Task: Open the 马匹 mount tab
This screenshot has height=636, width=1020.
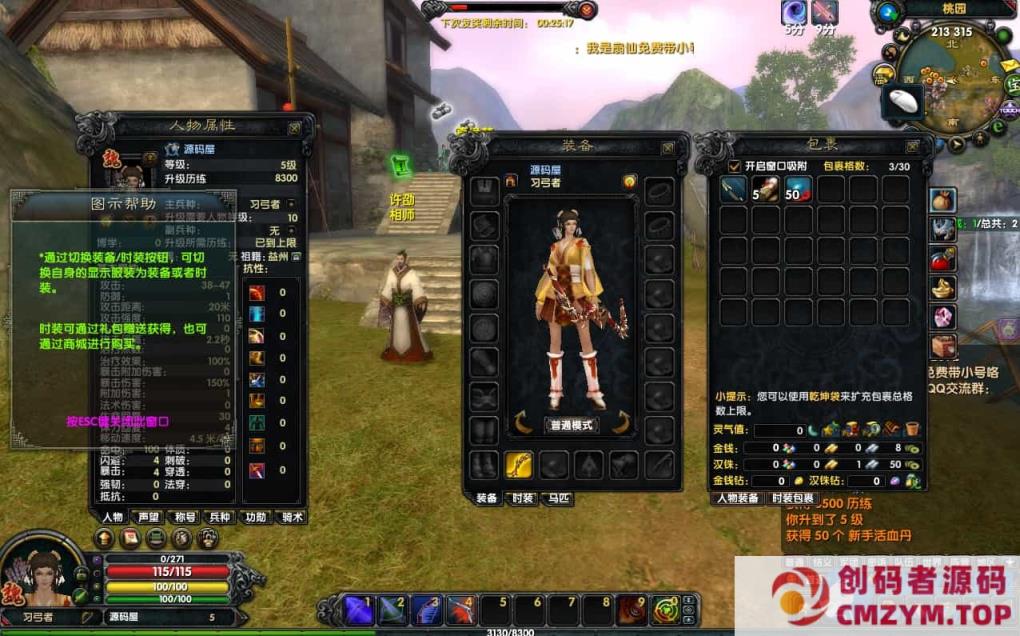Action: [557, 498]
